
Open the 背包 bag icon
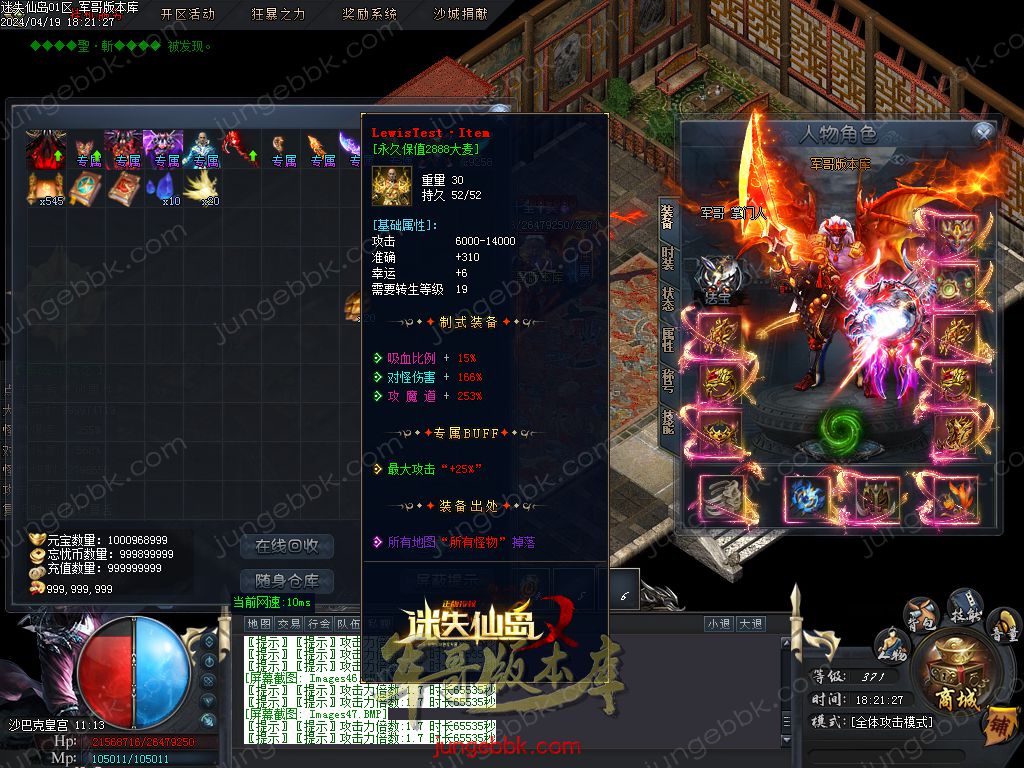click(920, 612)
